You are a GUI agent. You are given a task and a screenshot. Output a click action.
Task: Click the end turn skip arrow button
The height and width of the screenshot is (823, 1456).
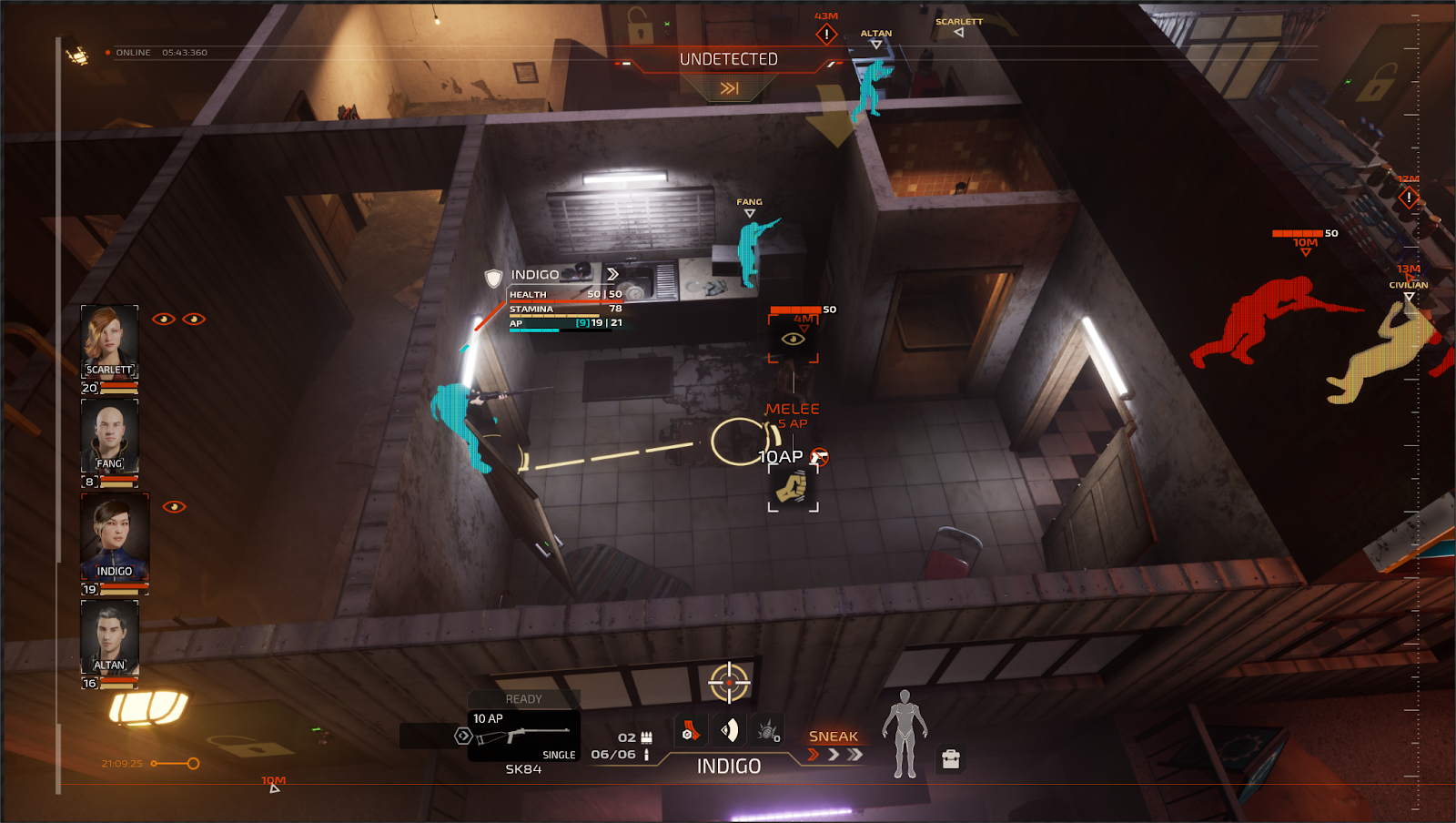click(729, 88)
